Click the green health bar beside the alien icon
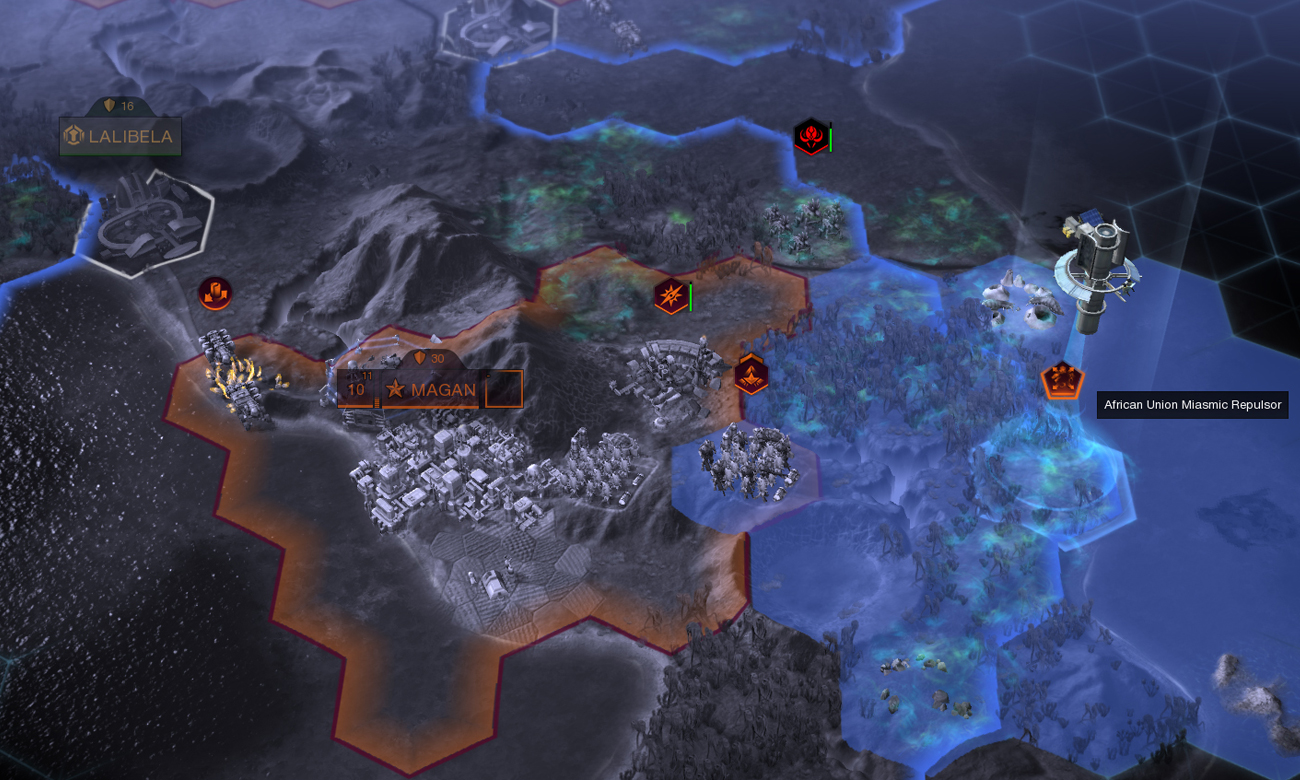The height and width of the screenshot is (780, 1300). click(831, 139)
